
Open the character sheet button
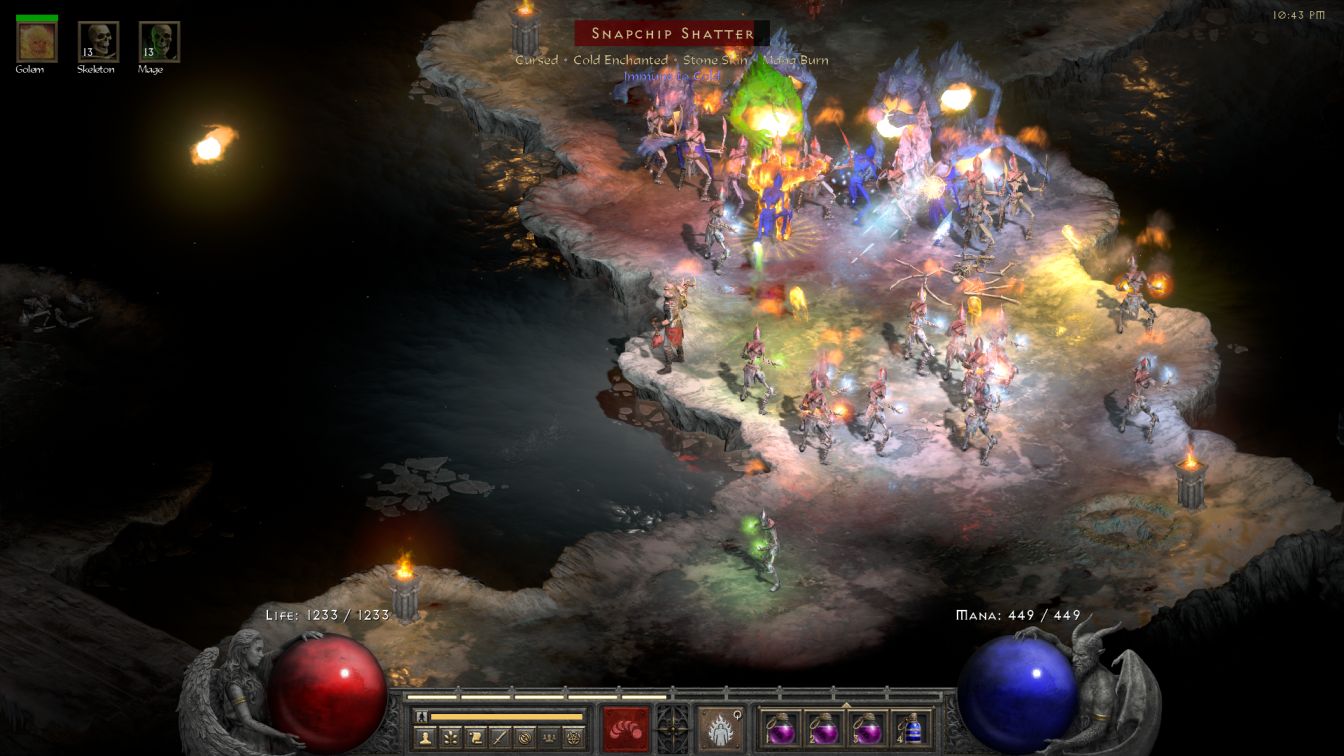pyautogui.click(x=425, y=738)
